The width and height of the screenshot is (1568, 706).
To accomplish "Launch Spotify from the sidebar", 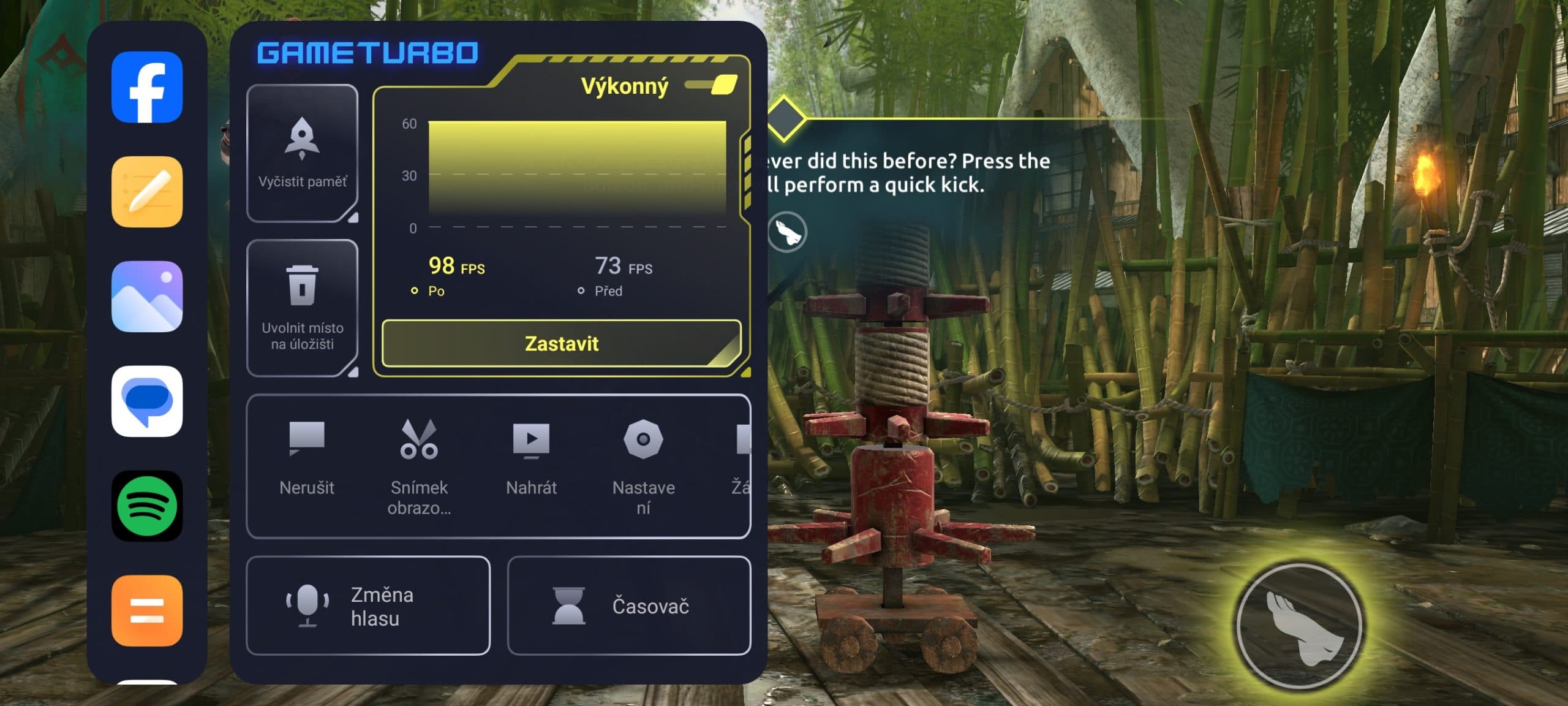I will click(147, 506).
